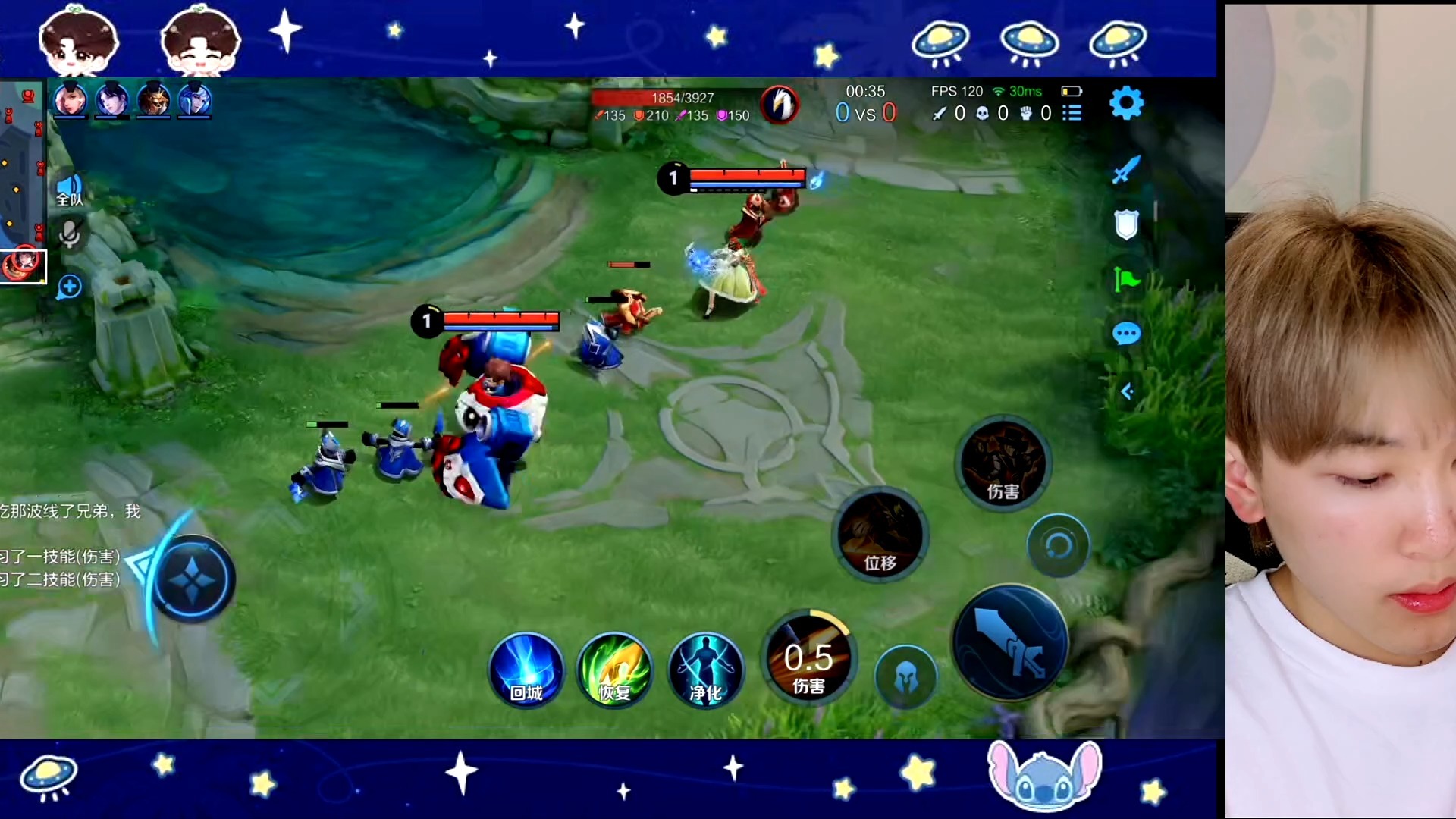The width and height of the screenshot is (1456, 819).
Task: Hit the large sword basic attack button
Action: pos(1009,643)
